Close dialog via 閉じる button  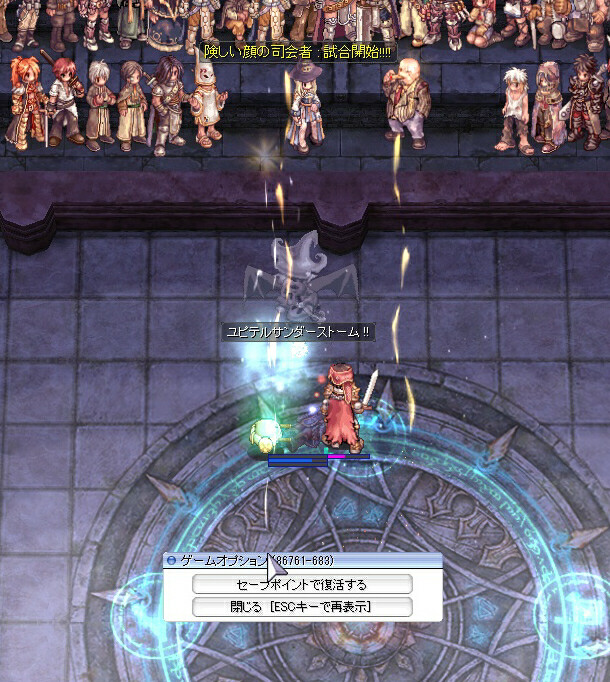coord(302,607)
